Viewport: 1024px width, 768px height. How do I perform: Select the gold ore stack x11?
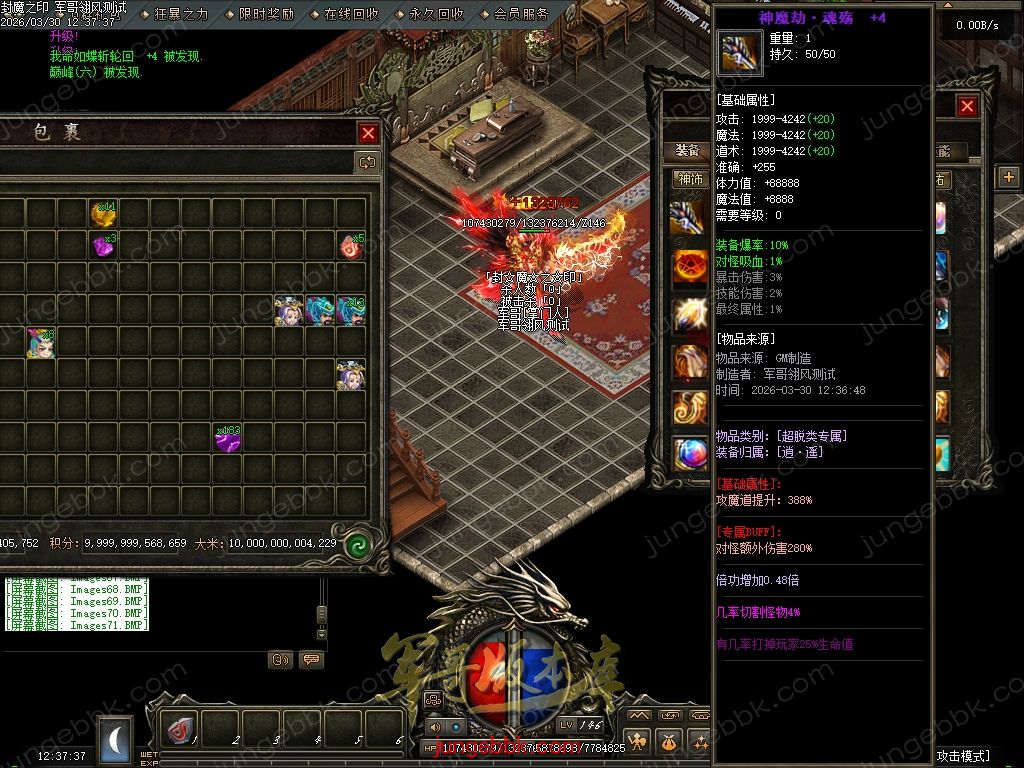click(103, 213)
